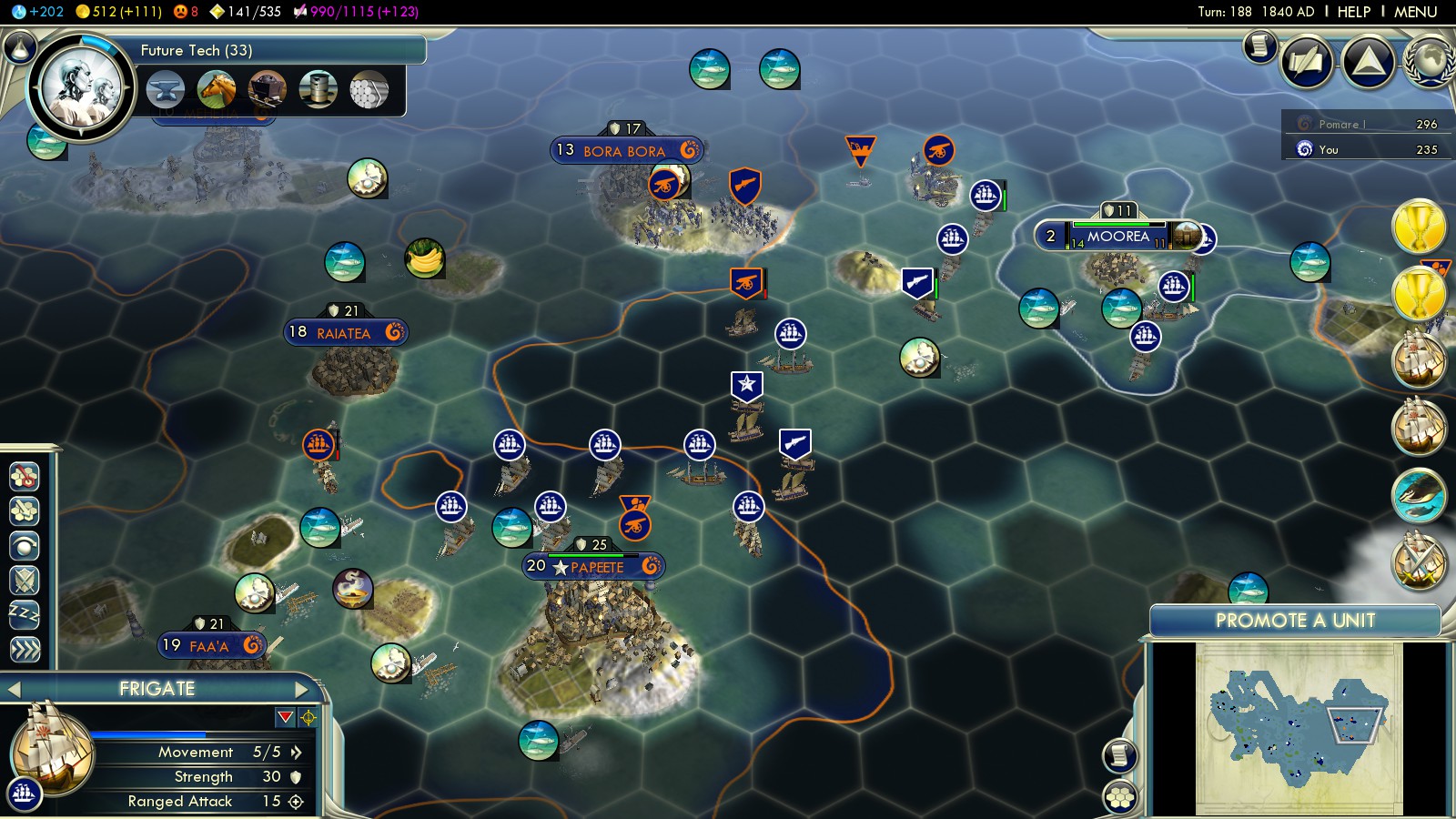Viewport: 1456px width, 819px height.
Task: Cycle to the previous unit with the left arrow
Action: [x=14, y=689]
